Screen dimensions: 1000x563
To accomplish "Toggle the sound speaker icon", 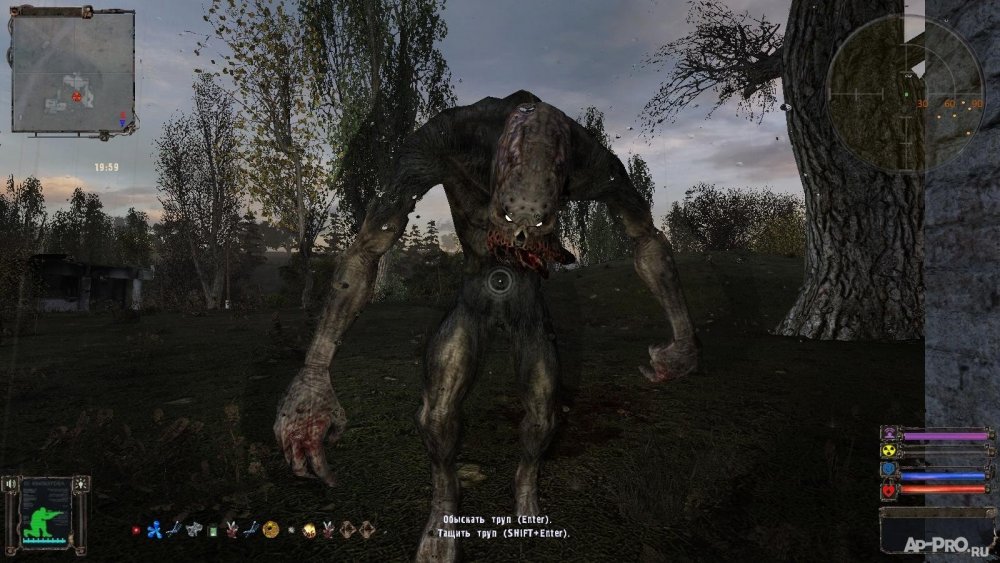I will click(11, 484).
